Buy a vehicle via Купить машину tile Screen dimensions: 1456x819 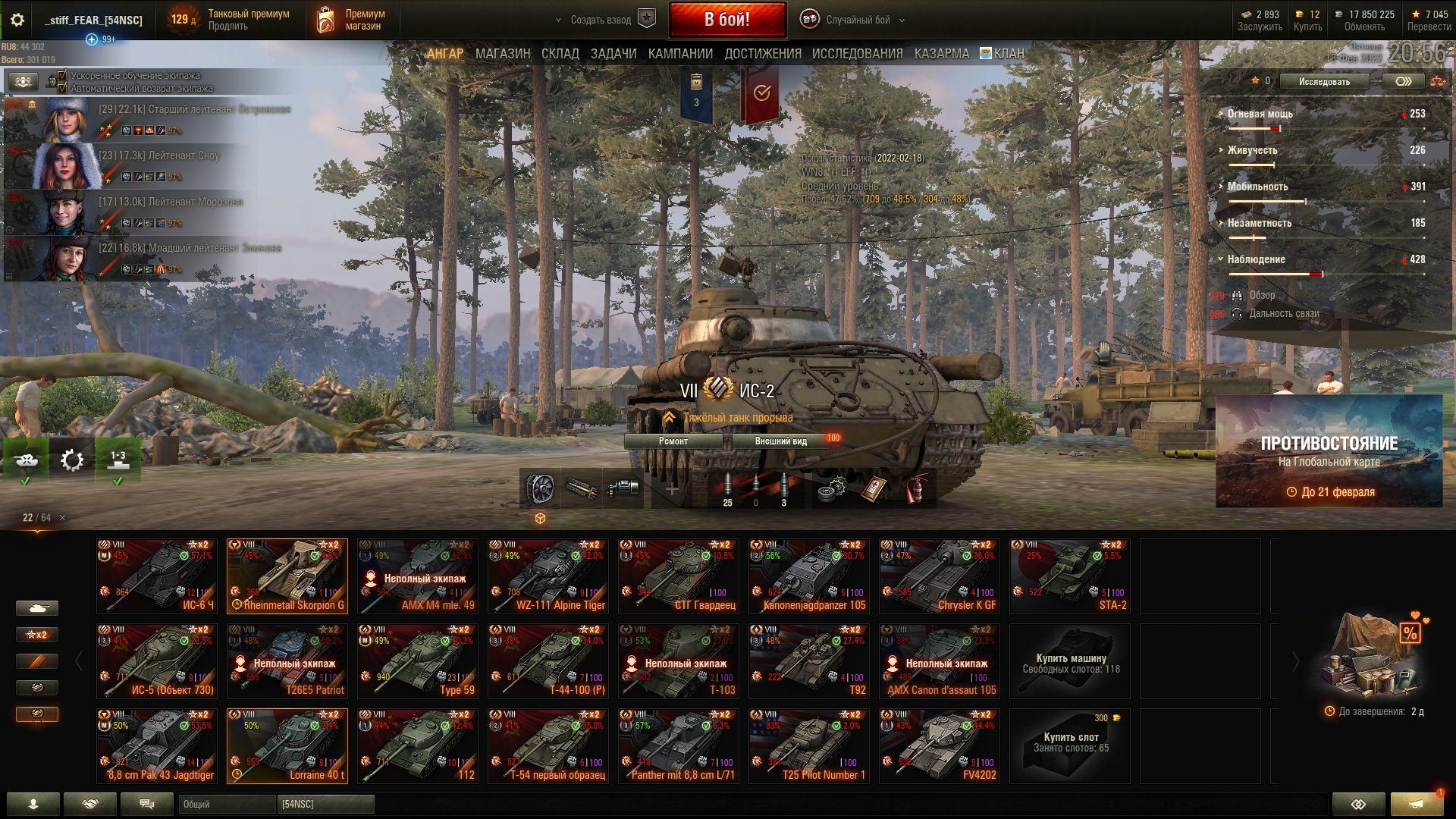(x=1070, y=661)
